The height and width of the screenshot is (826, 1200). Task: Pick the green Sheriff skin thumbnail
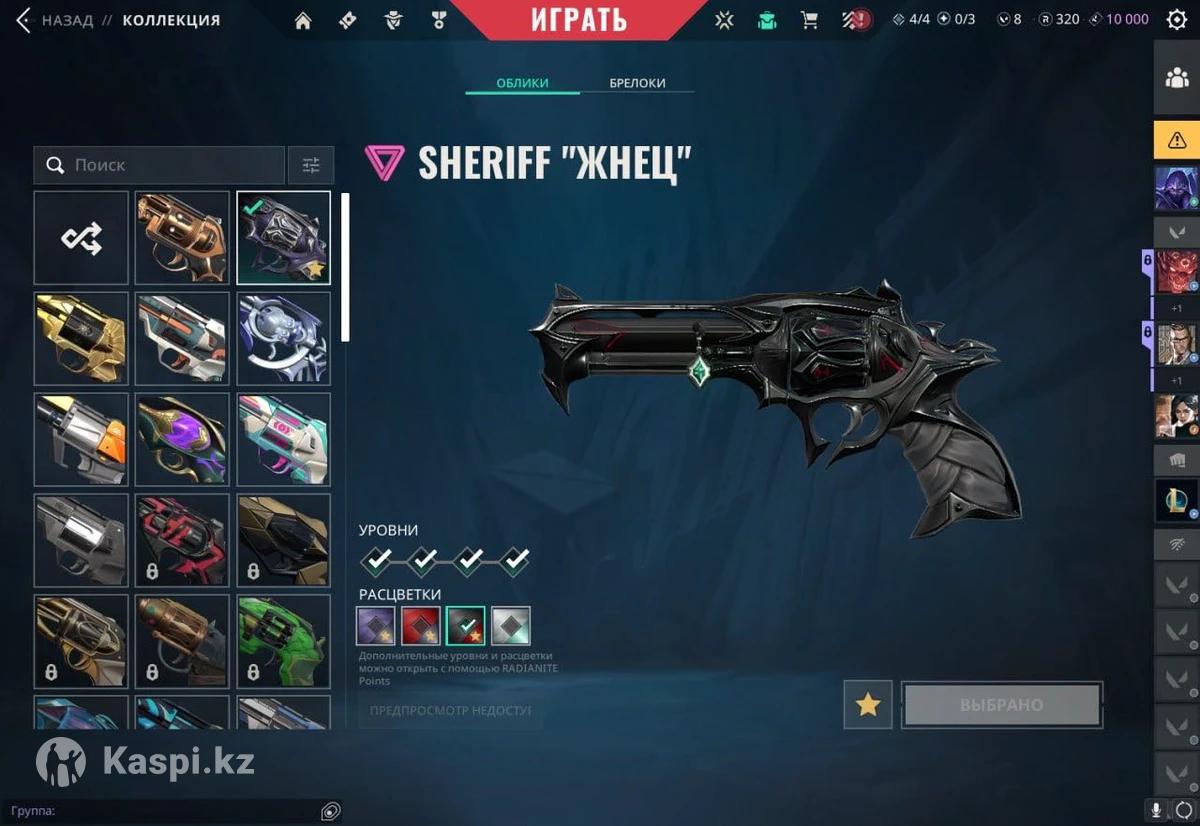coord(283,642)
